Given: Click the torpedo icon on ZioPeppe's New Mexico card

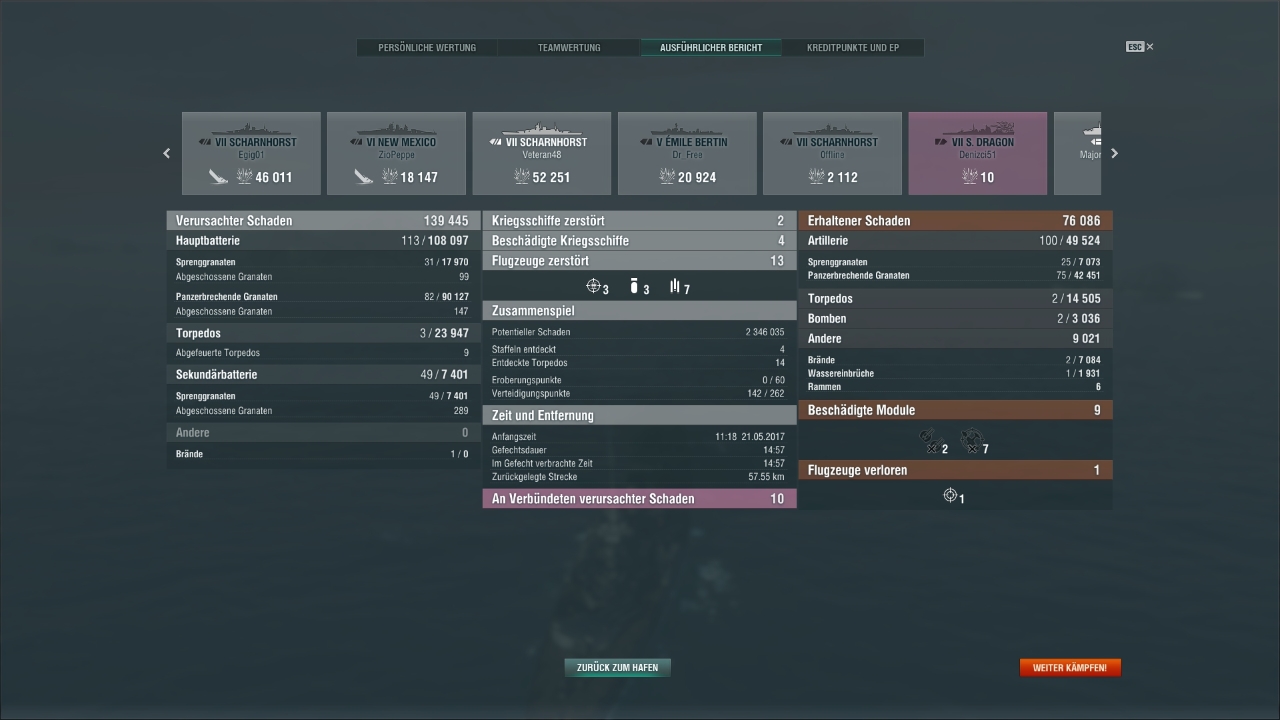Looking at the screenshot, I should tap(364, 176).
